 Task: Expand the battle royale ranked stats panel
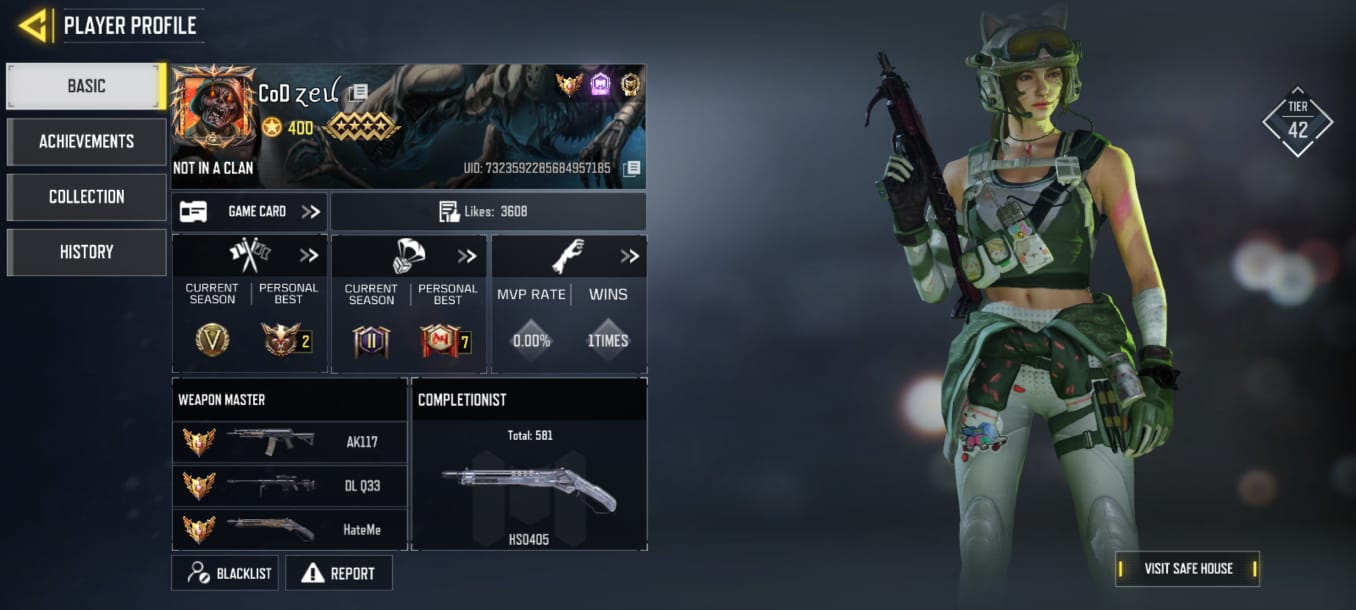[467, 255]
